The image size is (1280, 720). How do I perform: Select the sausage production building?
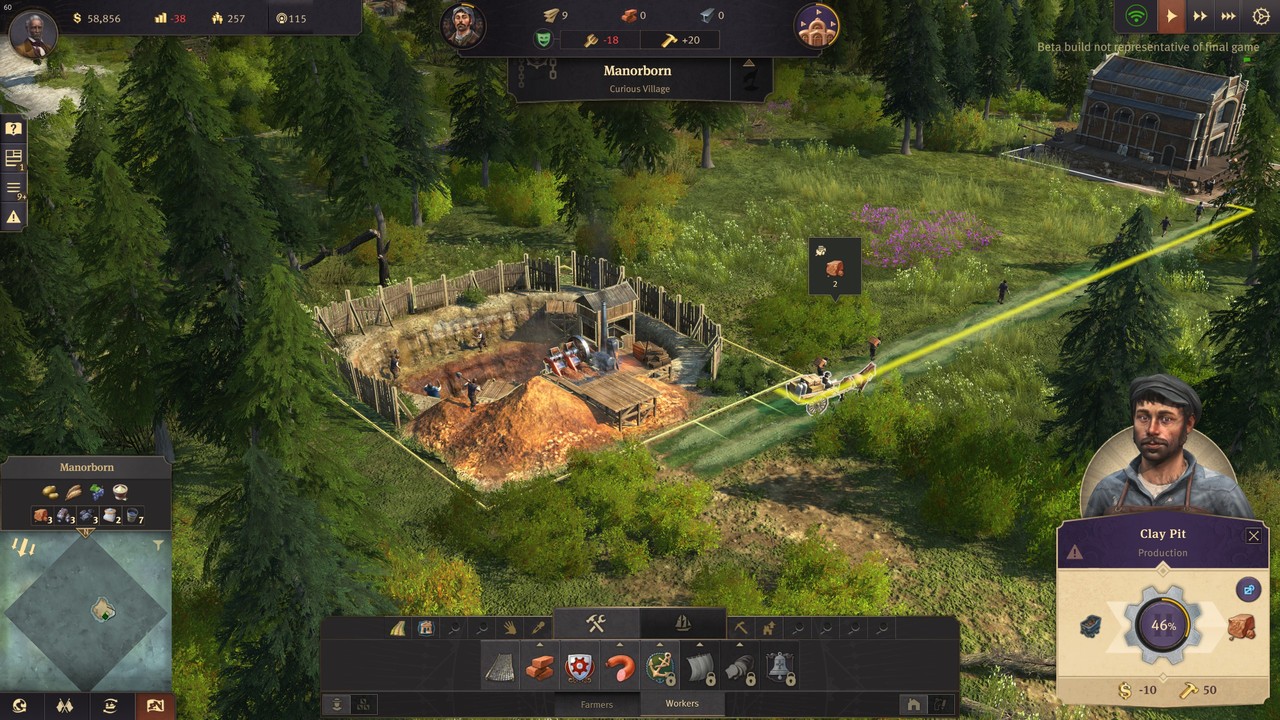coord(620,667)
